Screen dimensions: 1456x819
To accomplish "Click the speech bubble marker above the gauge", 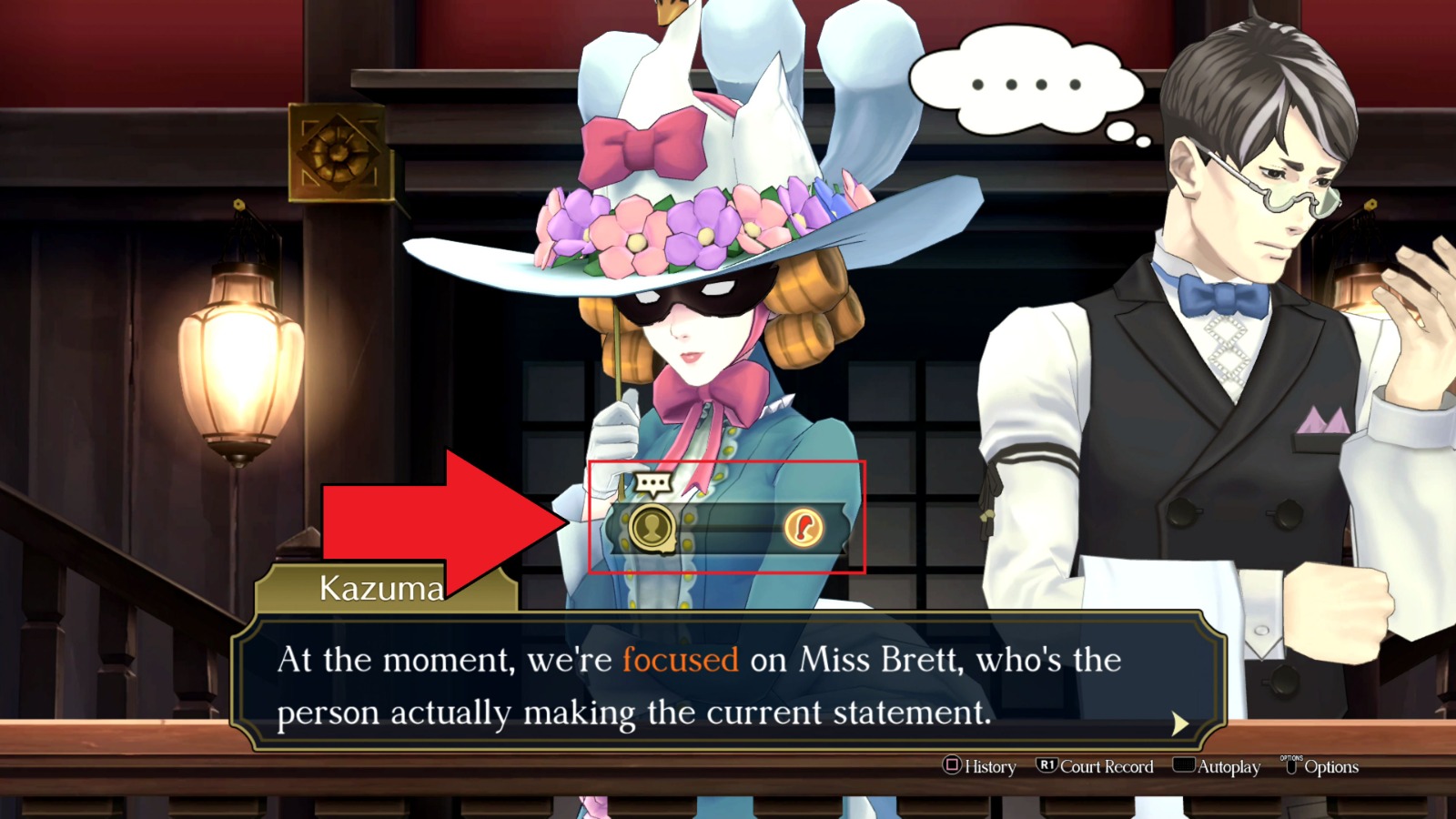I will click(654, 480).
